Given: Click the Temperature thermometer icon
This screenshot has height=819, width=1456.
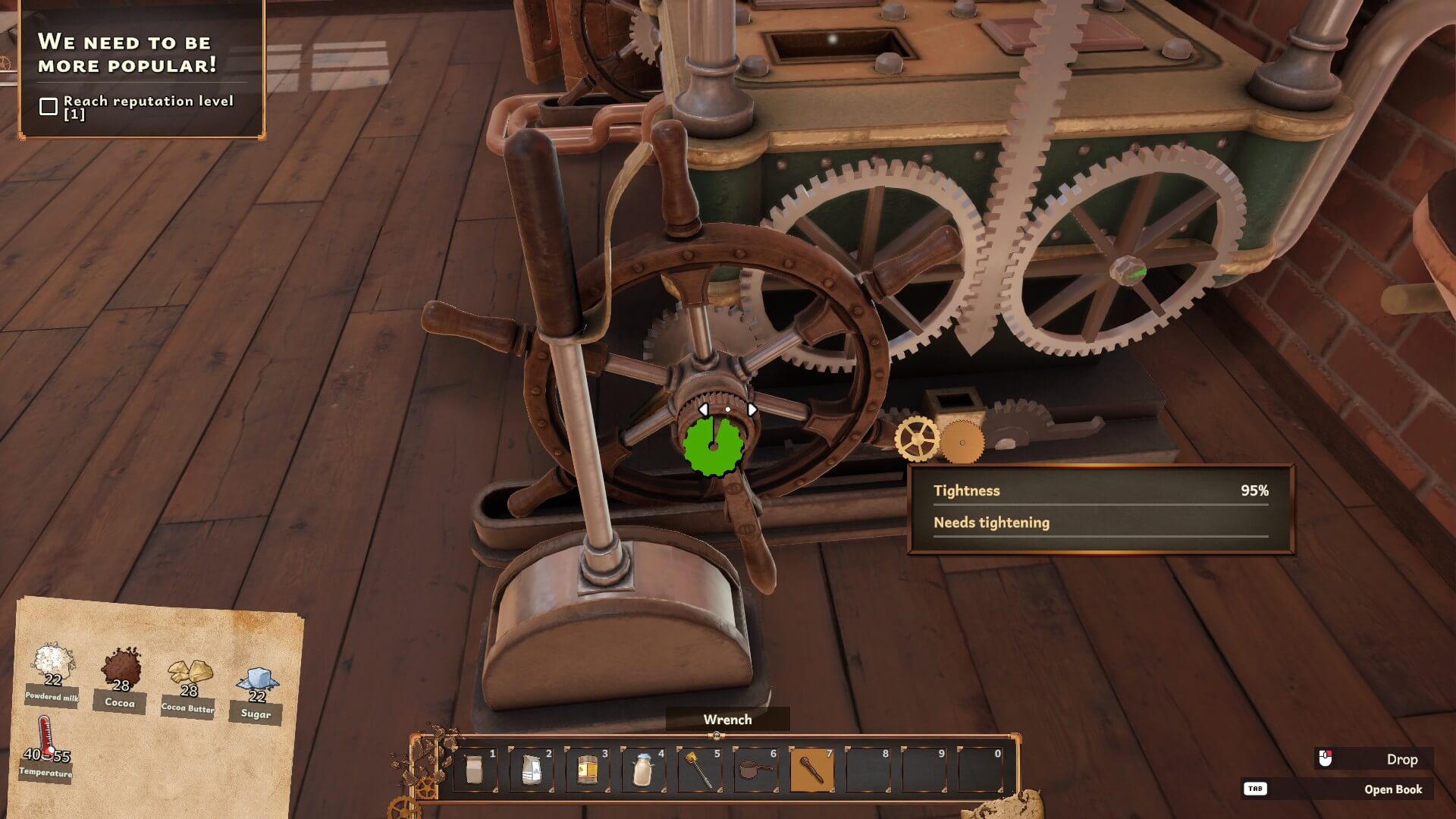Looking at the screenshot, I should point(47,737).
